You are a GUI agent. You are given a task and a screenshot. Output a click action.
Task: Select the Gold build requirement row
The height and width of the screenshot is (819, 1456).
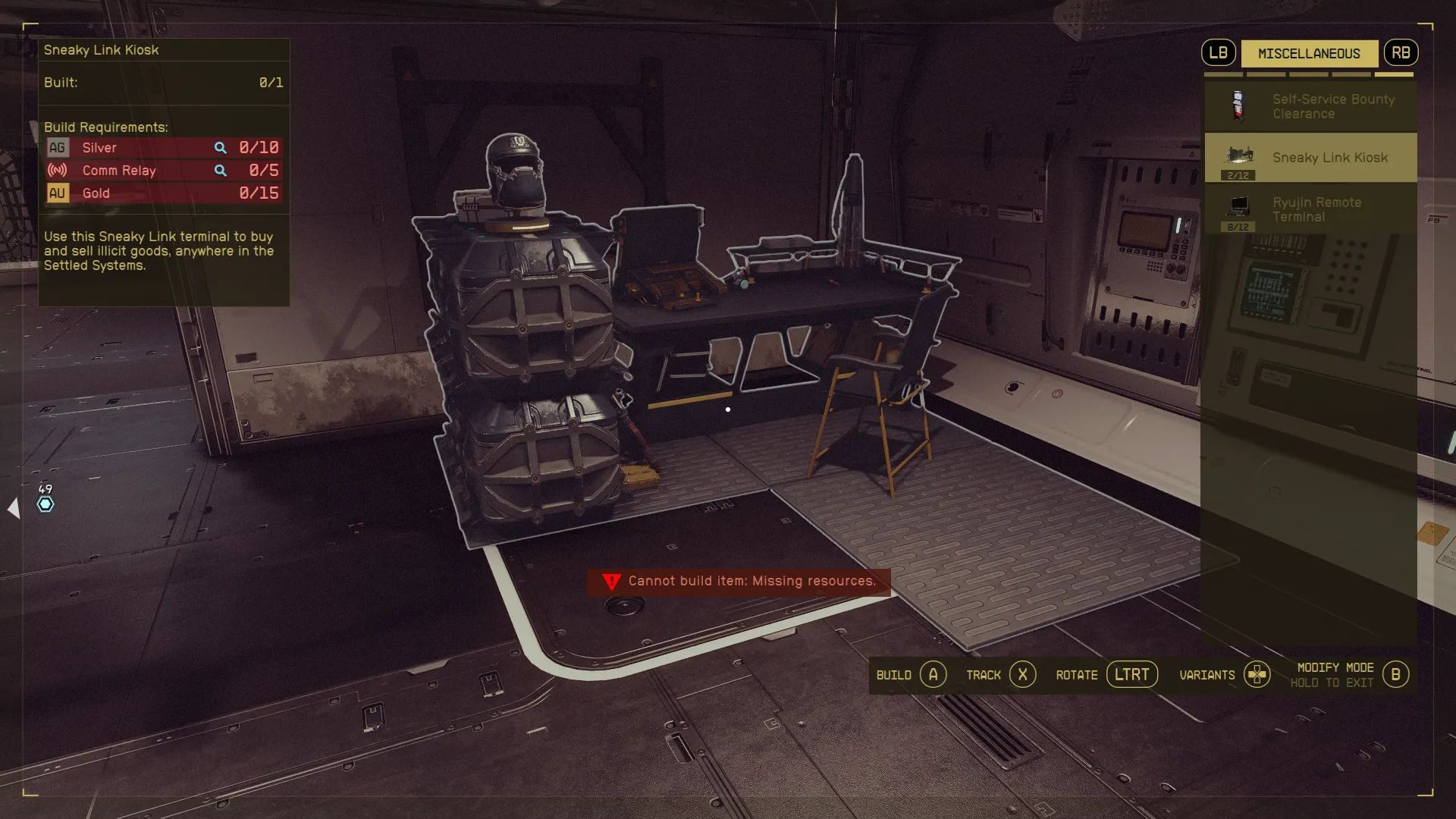[163, 193]
